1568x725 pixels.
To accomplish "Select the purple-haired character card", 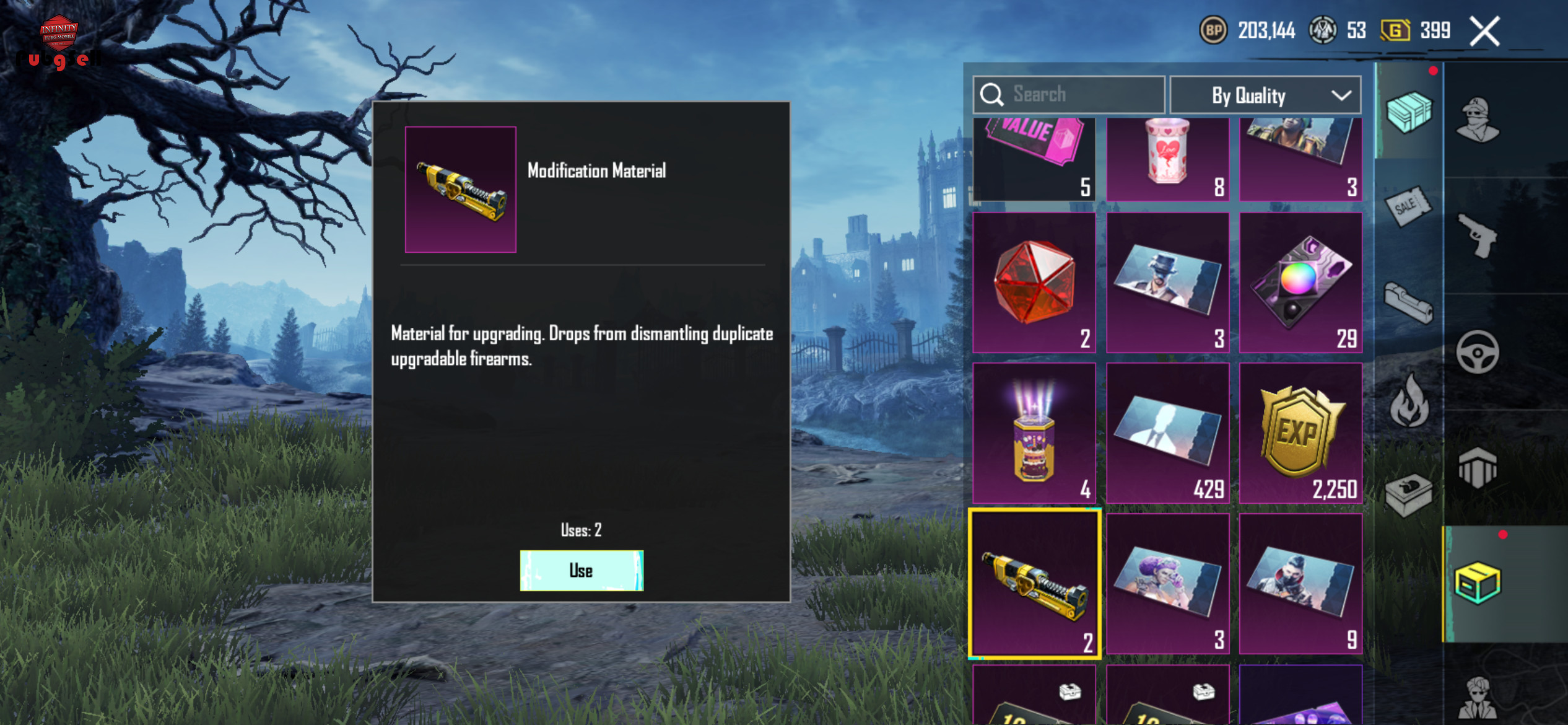I will click(x=1167, y=584).
